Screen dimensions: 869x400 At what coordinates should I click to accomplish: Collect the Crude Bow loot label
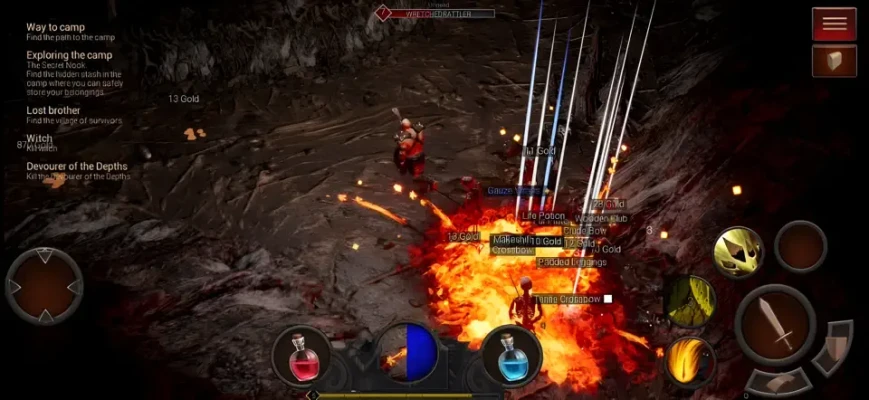[584, 231]
